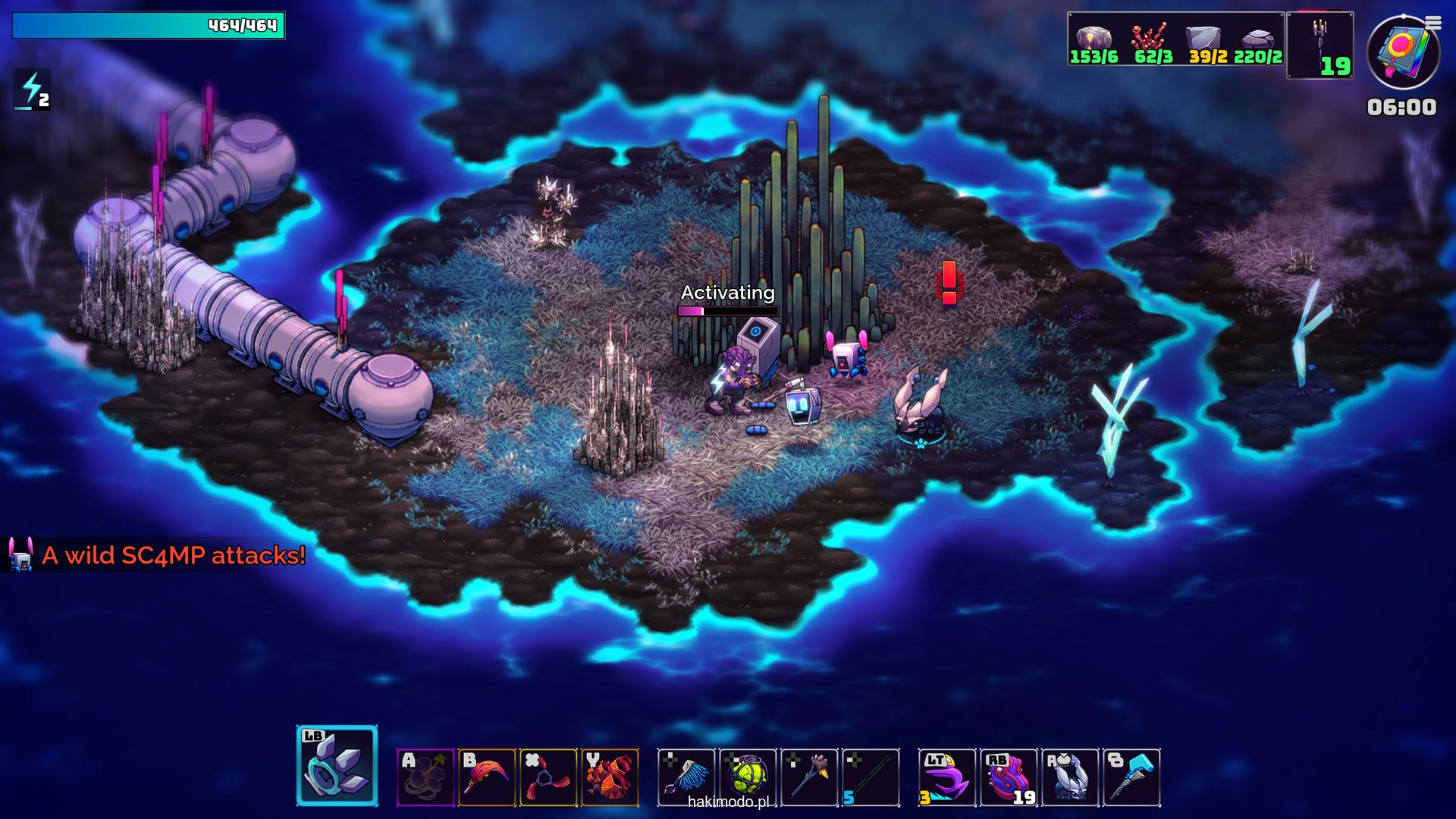The height and width of the screenshot is (819, 1456).
Task: Use the red swirled item stack of 19
Action: click(1009, 777)
